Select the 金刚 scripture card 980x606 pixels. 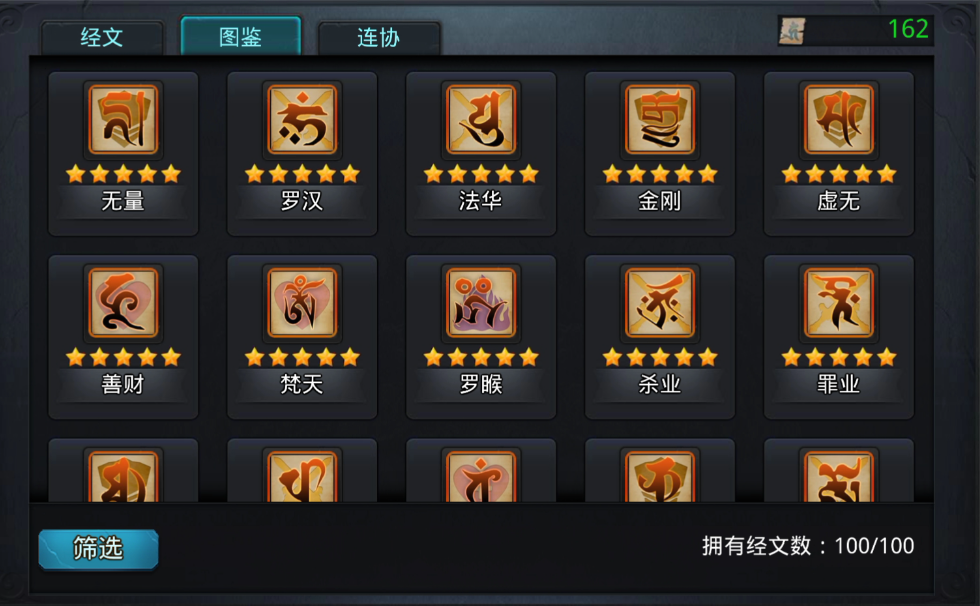click(x=660, y=153)
